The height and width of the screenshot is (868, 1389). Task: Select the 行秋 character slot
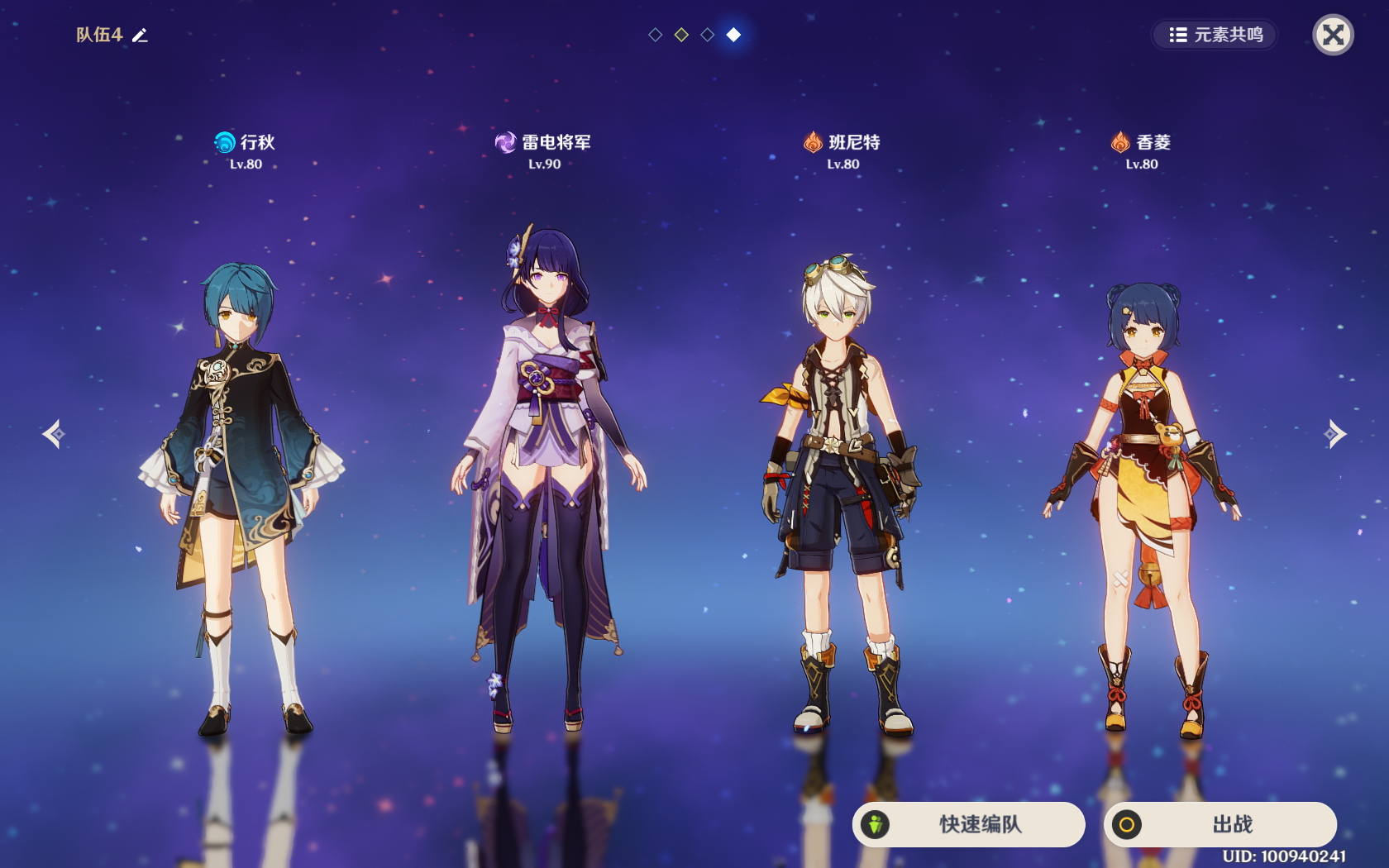[241, 496]
